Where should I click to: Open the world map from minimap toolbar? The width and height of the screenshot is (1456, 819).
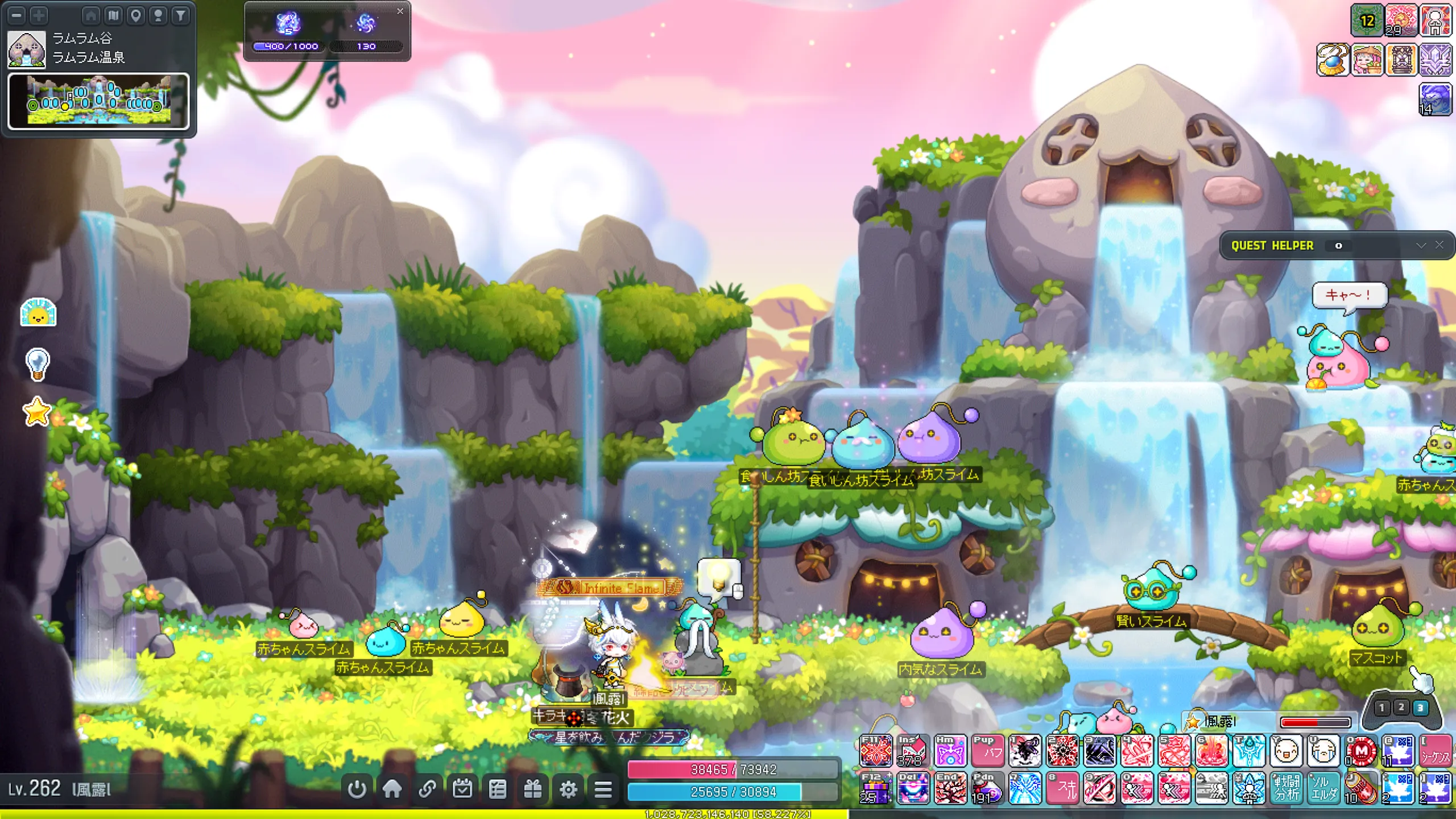click(x=113, y=15)
